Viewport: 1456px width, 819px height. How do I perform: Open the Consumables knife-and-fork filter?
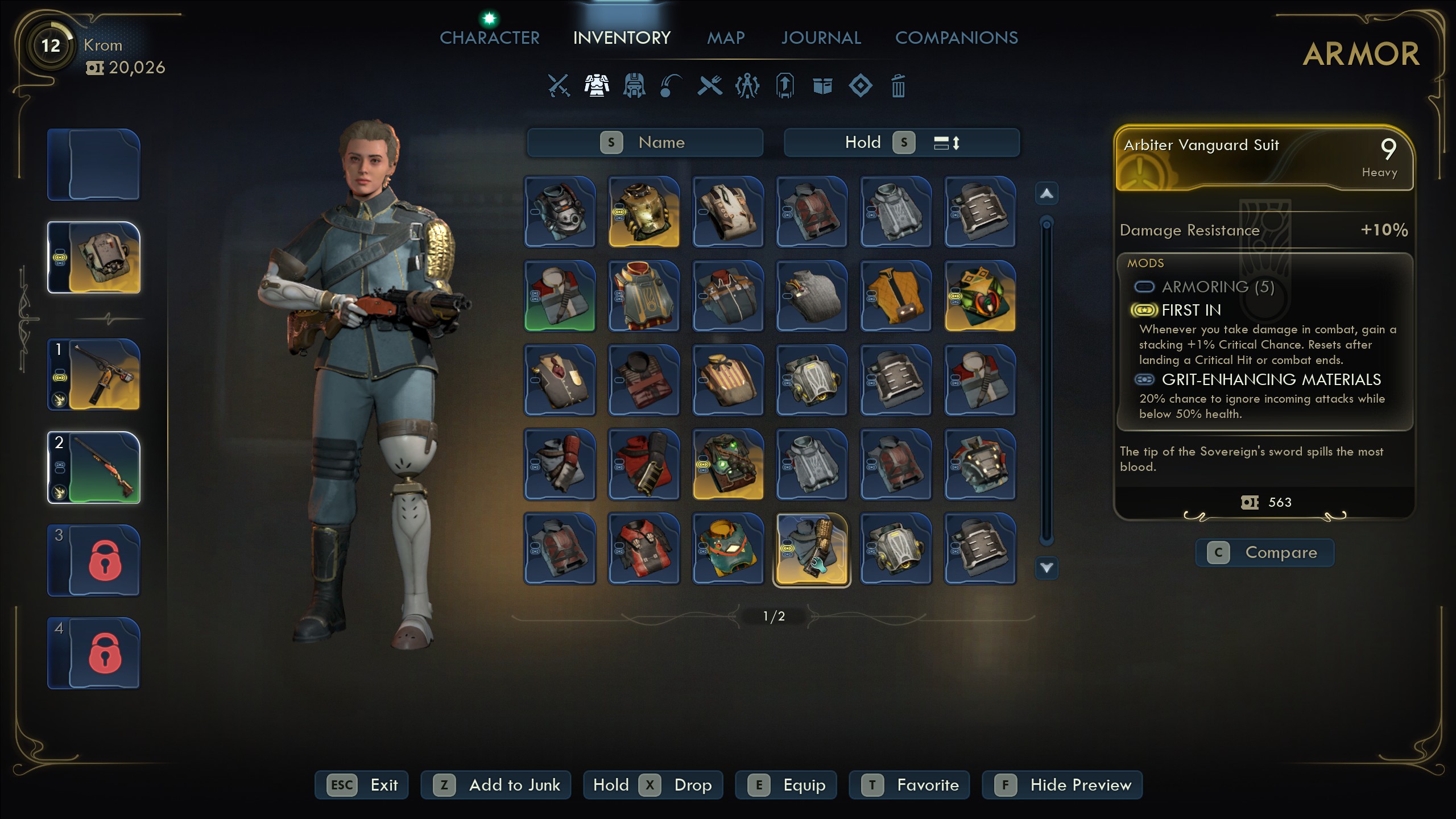click(x=709, y=86)
